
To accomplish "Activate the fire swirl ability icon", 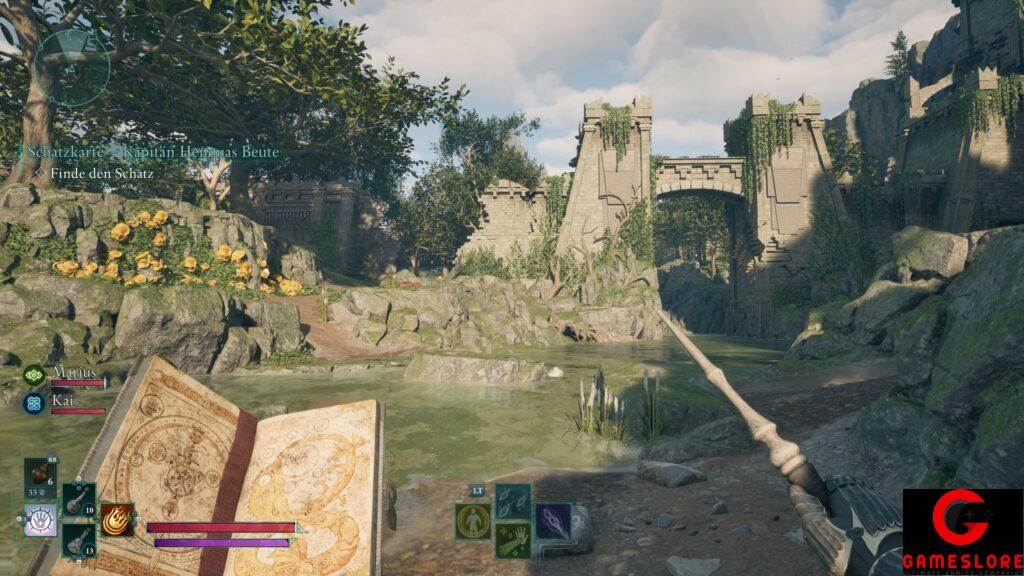I will pos(117,519).
